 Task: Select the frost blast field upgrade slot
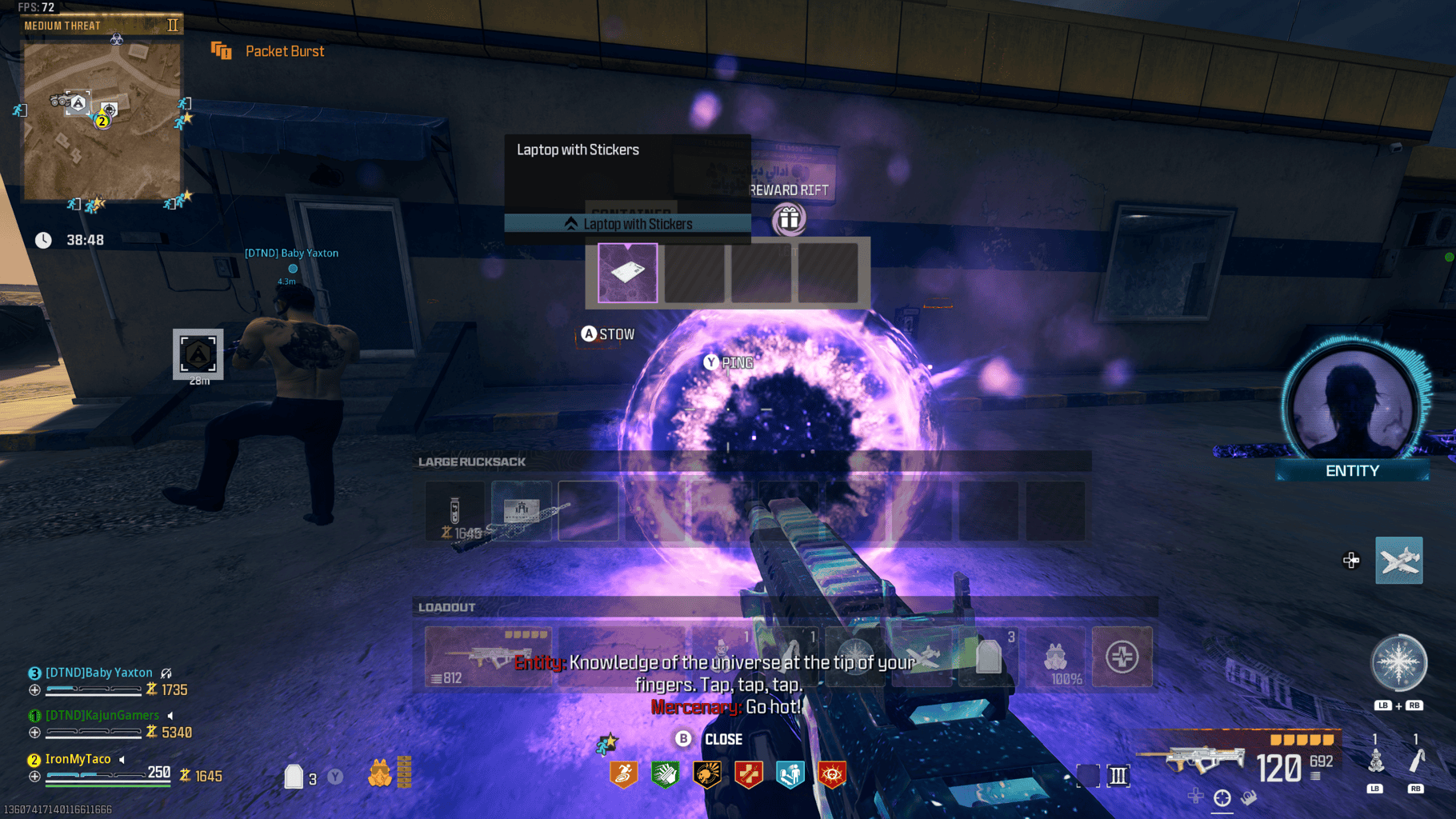tap(855, 657)
